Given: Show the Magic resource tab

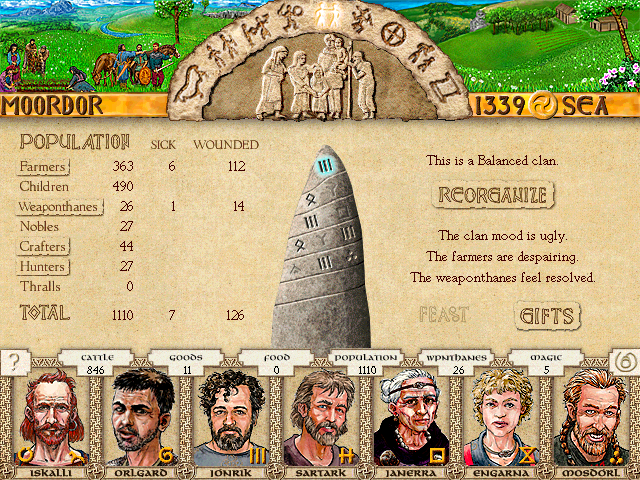Looking at the screenshot, I should tap(546, 362).
